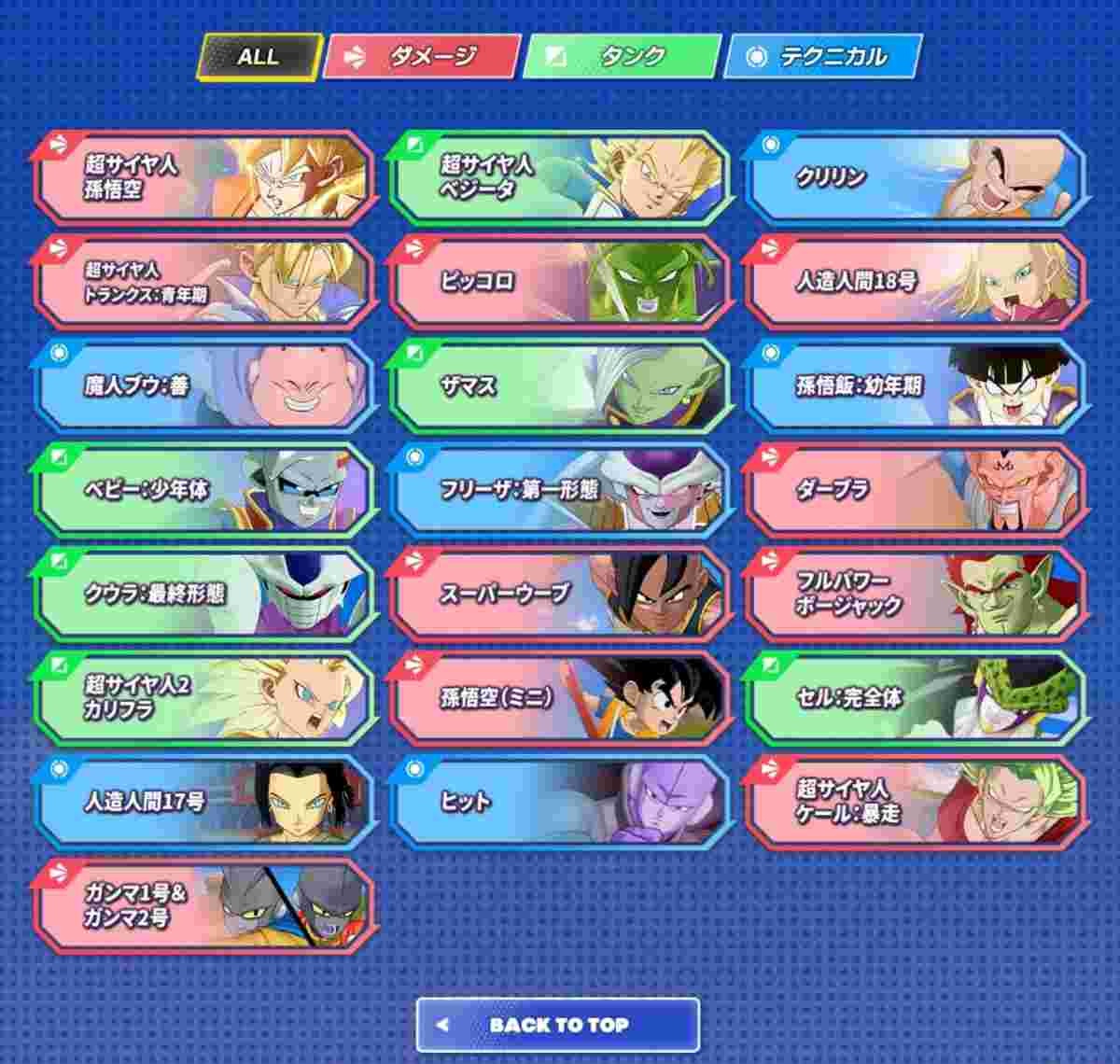Select the ヒット character card
The height and width of the screenshot is (1064, 1120).
(559, 802)
